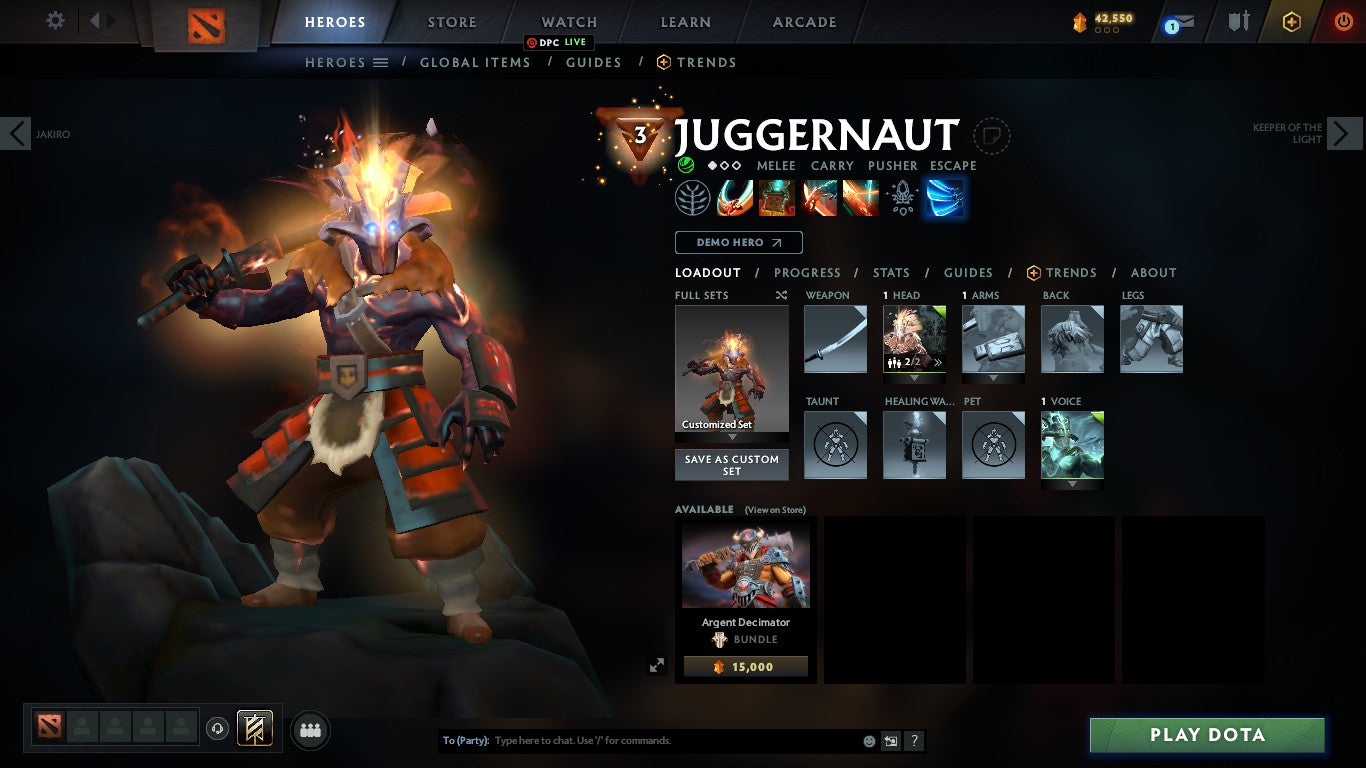The width and height of the screenshot is (1366, 768).
Task: Select the Blade Fury ability icon
Action: 736,198
